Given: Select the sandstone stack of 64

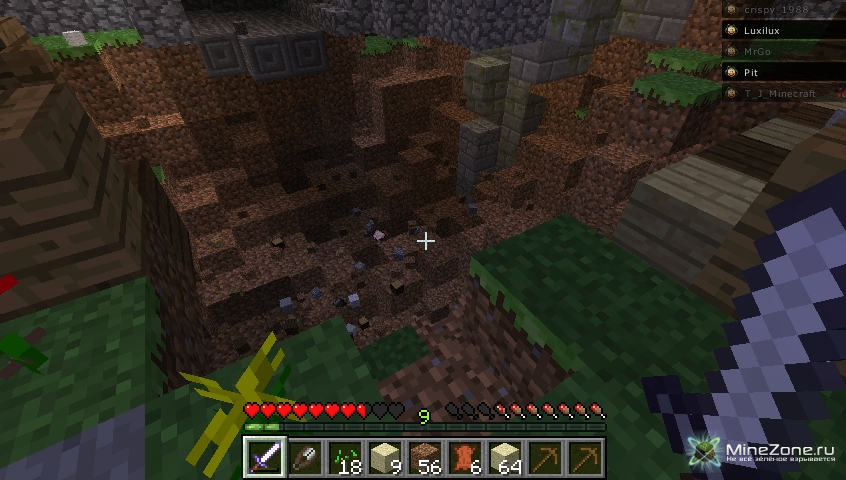Looking at the screenshot, I should point(505,457).
